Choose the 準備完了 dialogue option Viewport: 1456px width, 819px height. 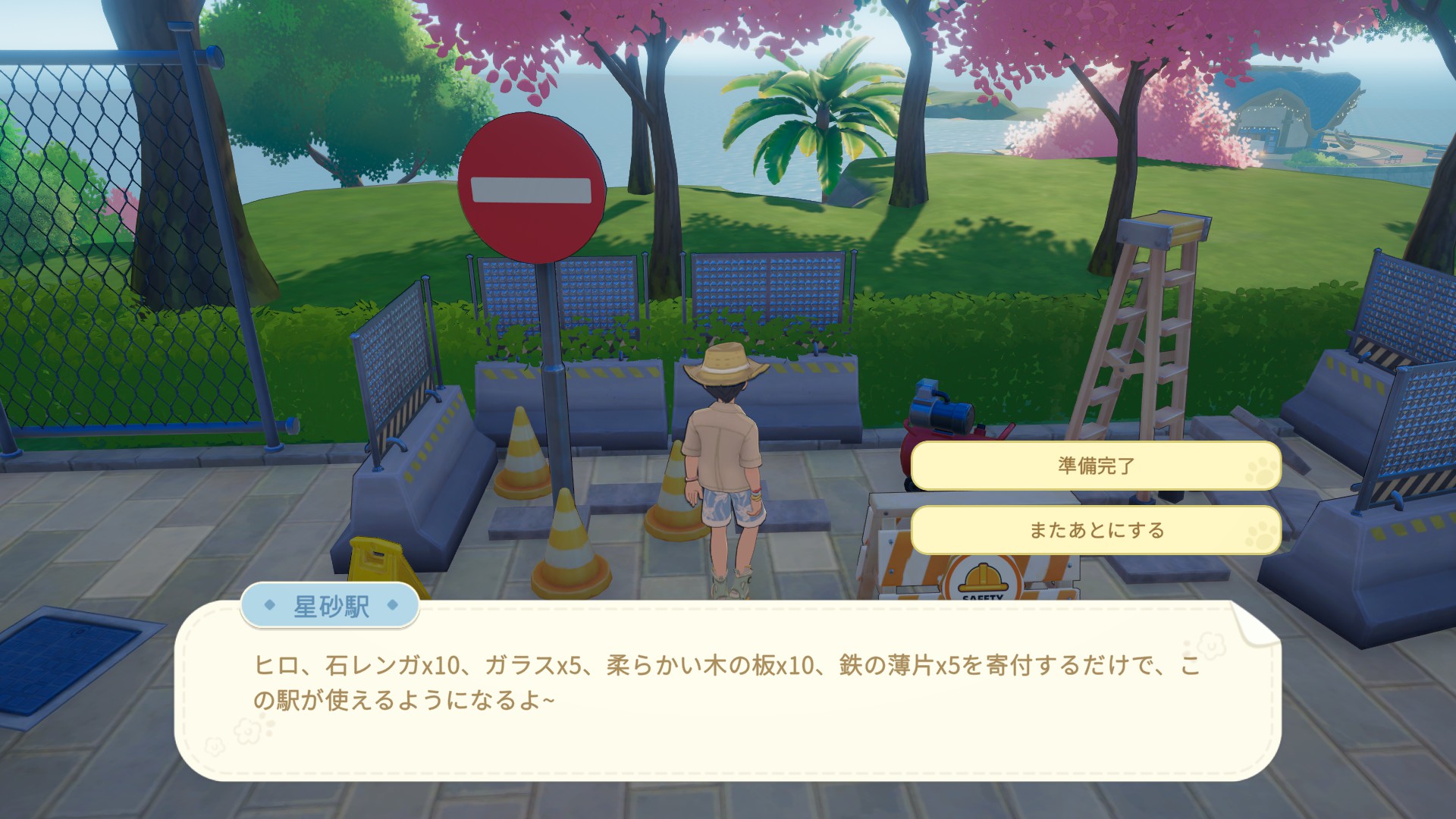pos(1096,466)
